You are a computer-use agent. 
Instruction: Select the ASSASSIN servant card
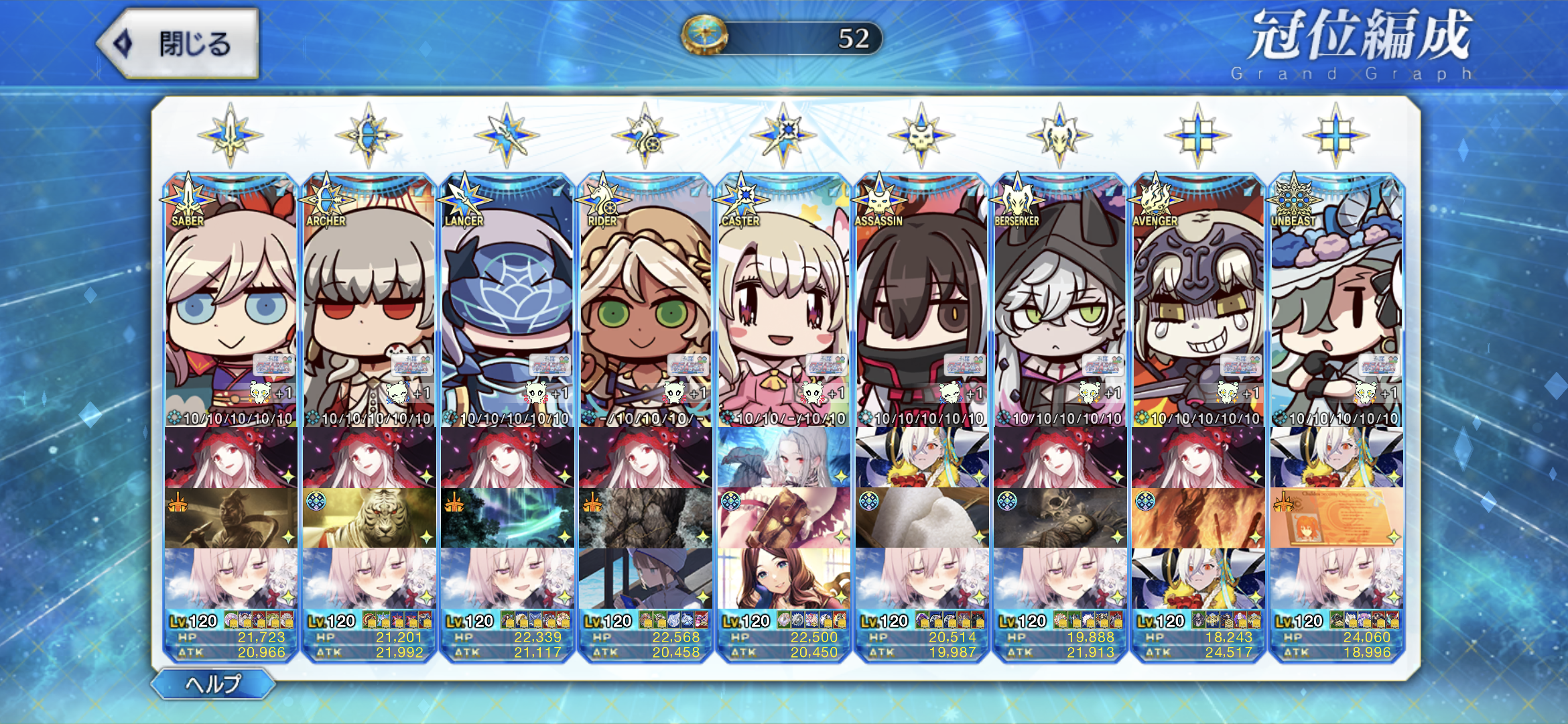pyautogui.click(x=921, y=302)
